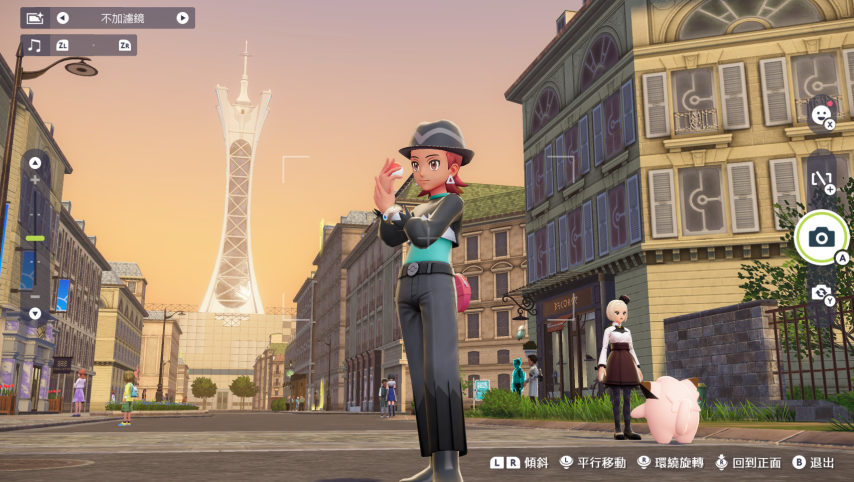Click the focus frame icon
854x482 pixels.
click(x=821, y=180)
